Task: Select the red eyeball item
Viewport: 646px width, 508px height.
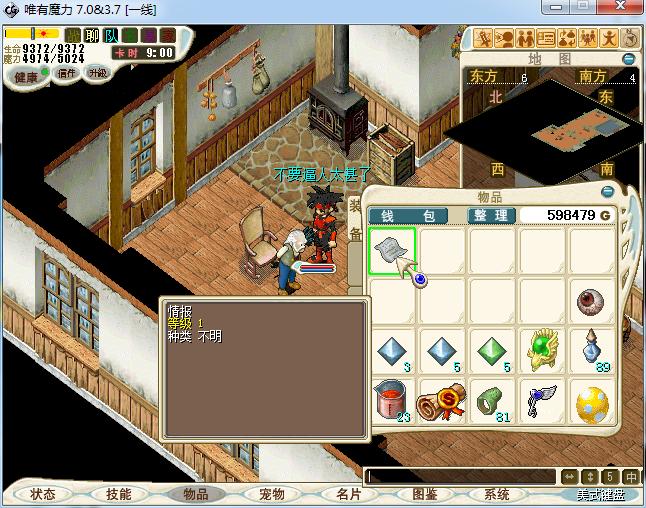Action: 593,299
